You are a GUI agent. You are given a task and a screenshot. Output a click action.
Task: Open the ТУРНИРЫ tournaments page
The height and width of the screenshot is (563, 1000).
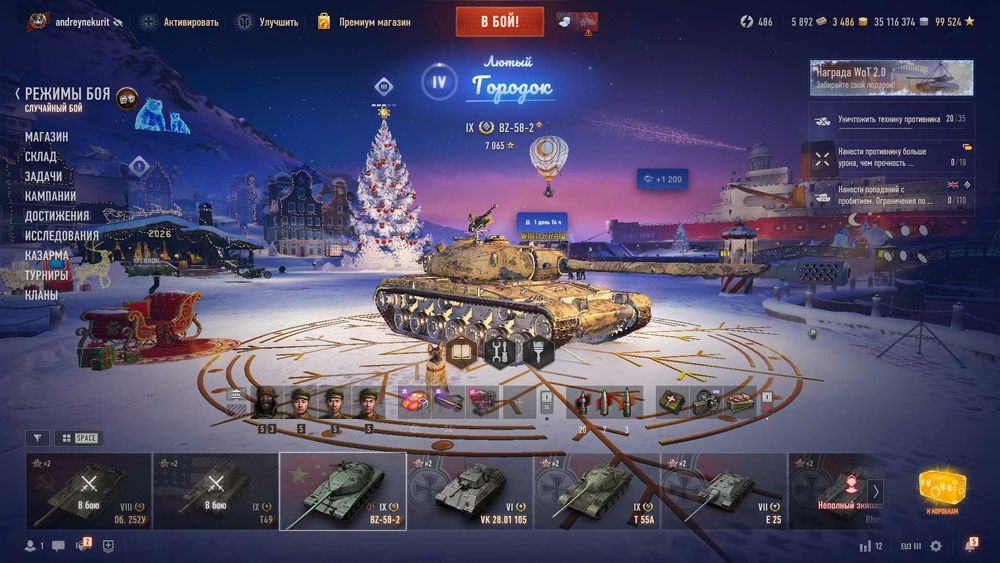tap(47, 275)
